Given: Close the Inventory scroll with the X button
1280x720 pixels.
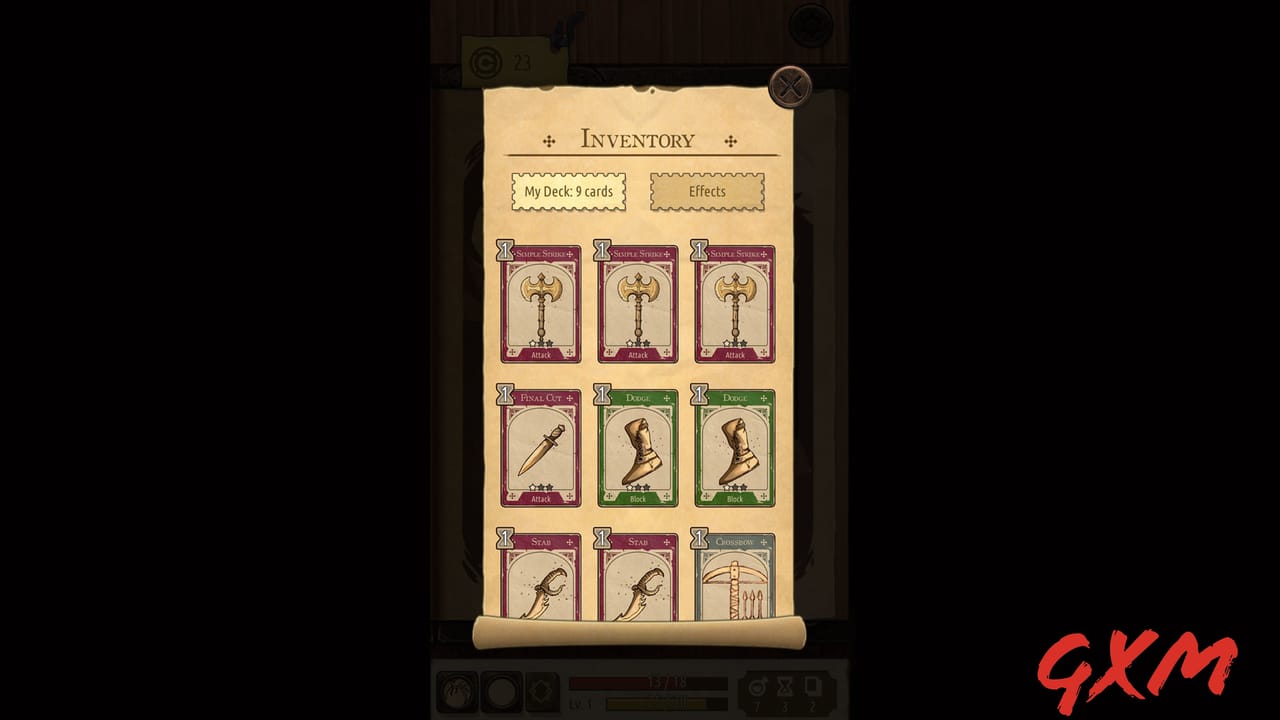Looking at the screenshot, I should point(791,88).
